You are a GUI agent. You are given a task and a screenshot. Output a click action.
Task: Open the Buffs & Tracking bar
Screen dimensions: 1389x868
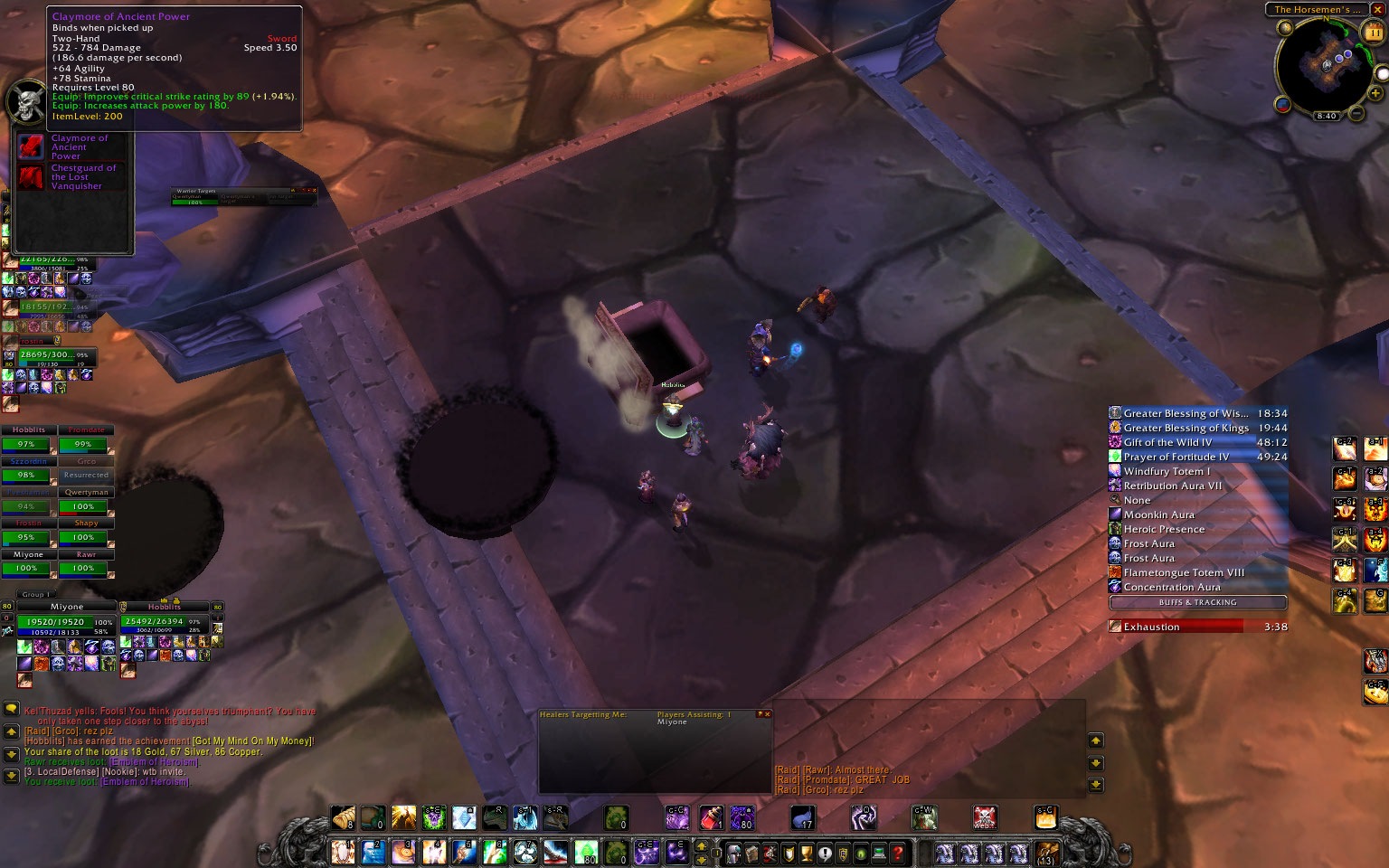point(1197,602)
